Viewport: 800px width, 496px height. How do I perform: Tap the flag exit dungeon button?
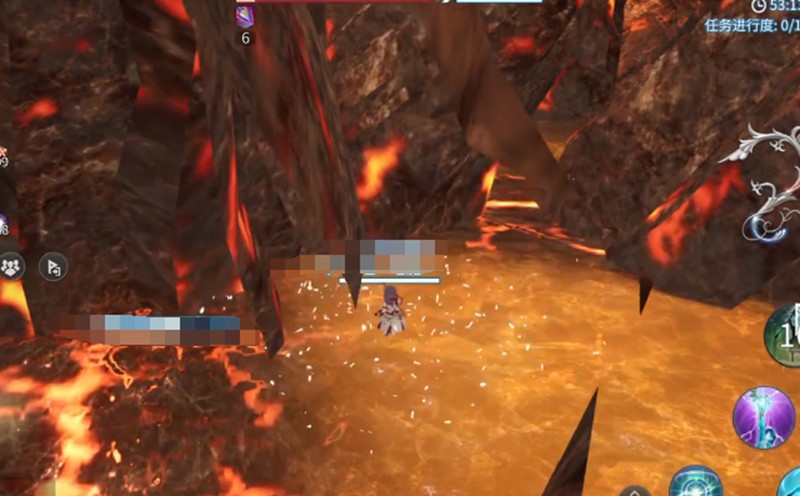[53, 266]
